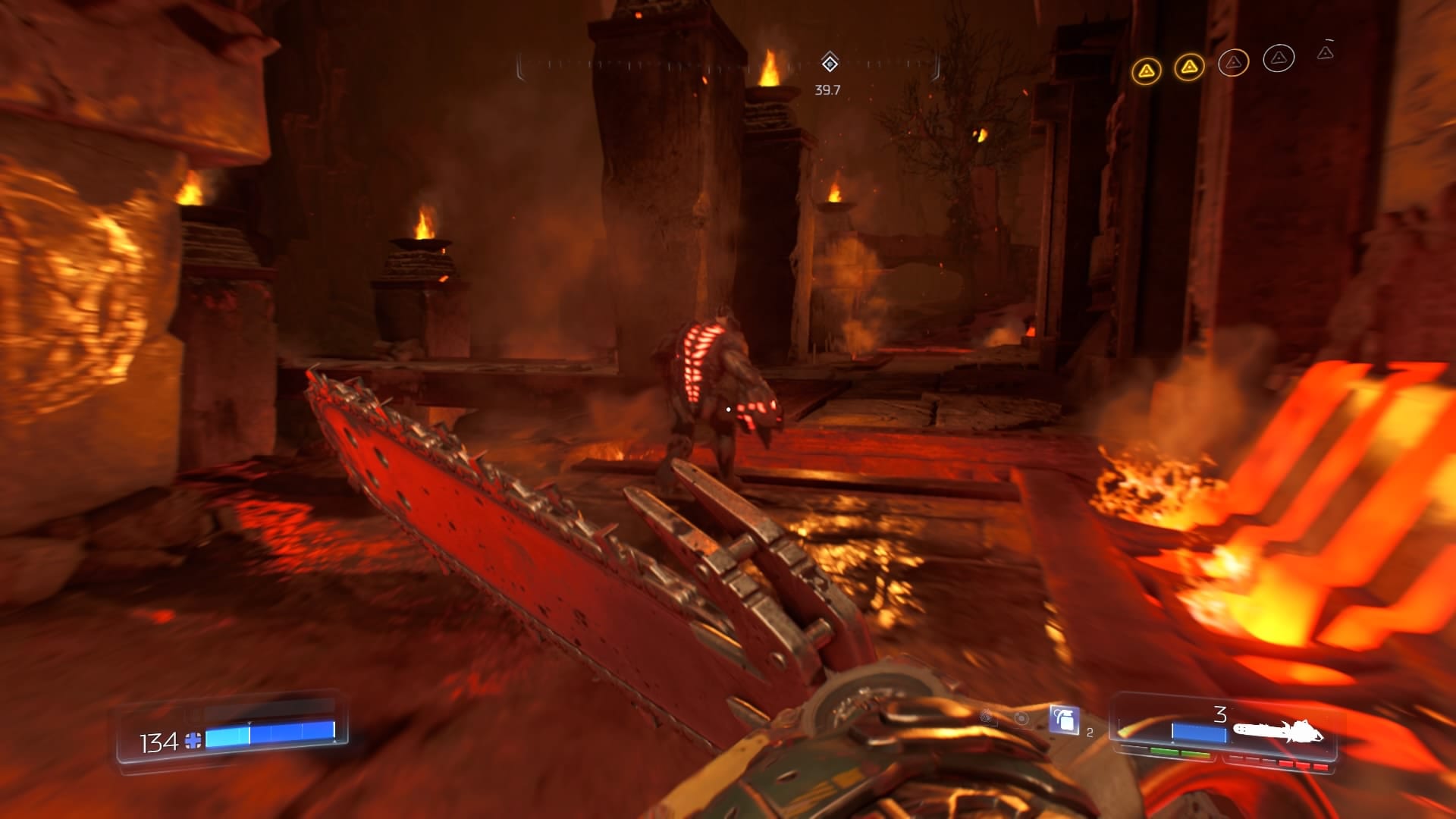
Task: Click the fourth unlit challenge circle icon
Action: coord(1279,58)
